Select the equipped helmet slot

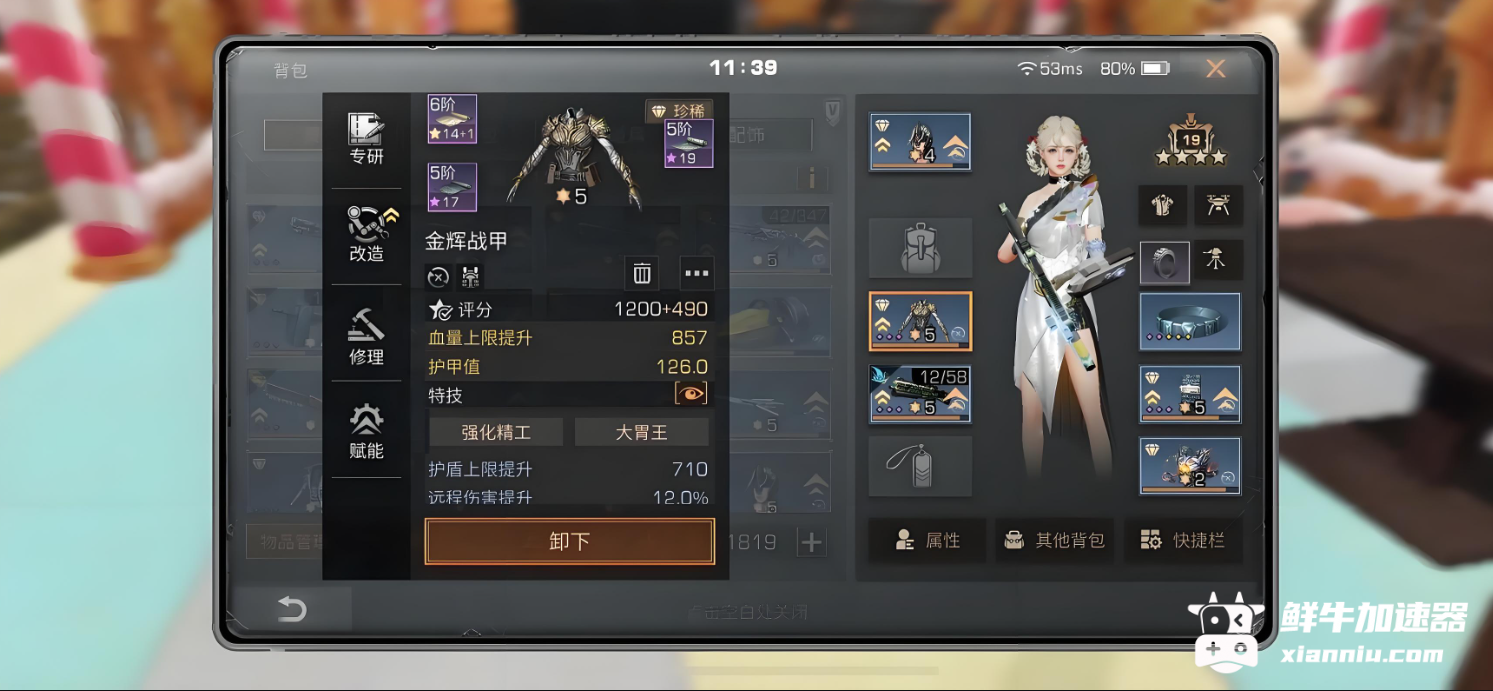click(920, 142)
